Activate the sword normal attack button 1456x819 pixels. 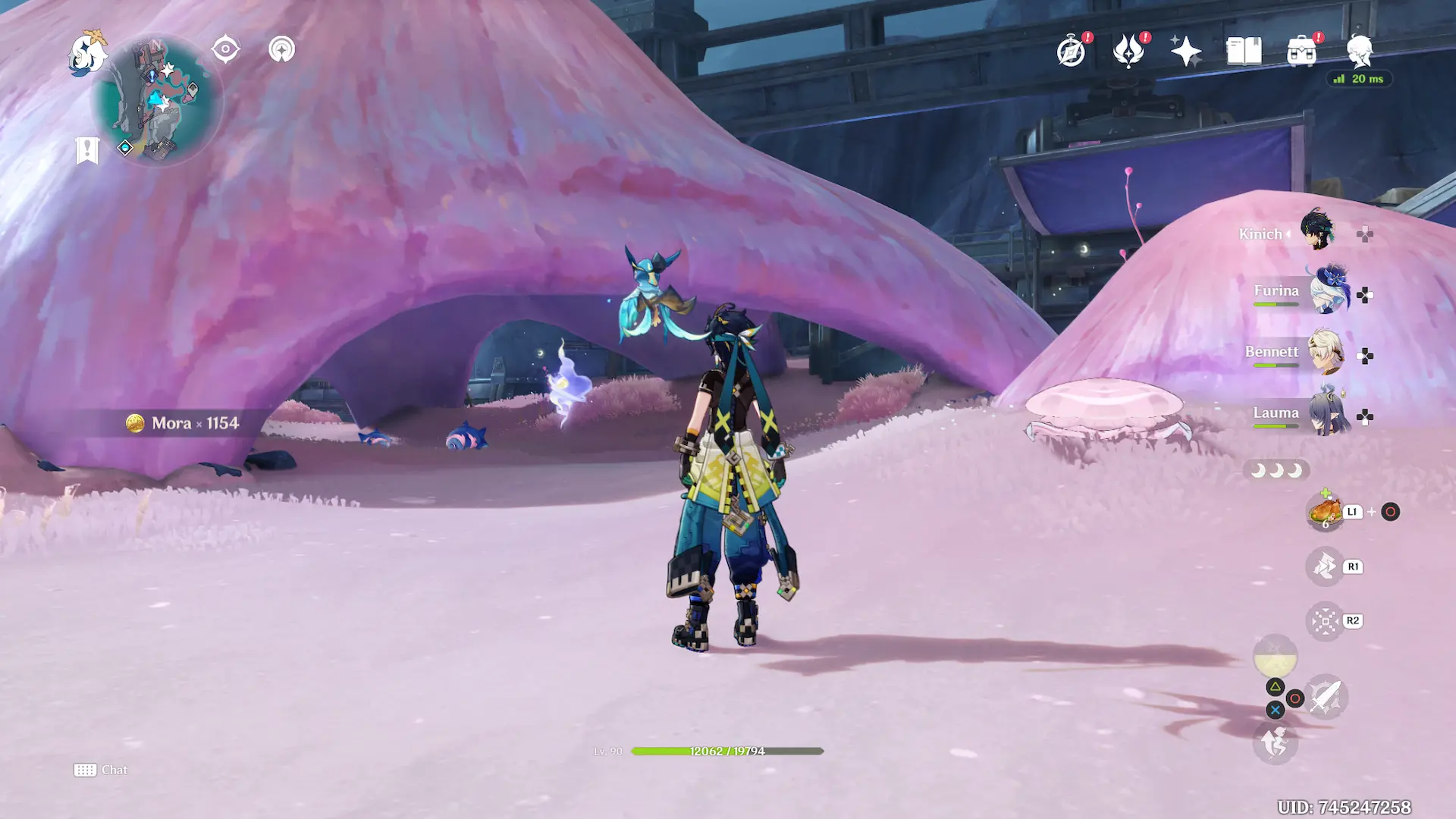click(1325, 697)
